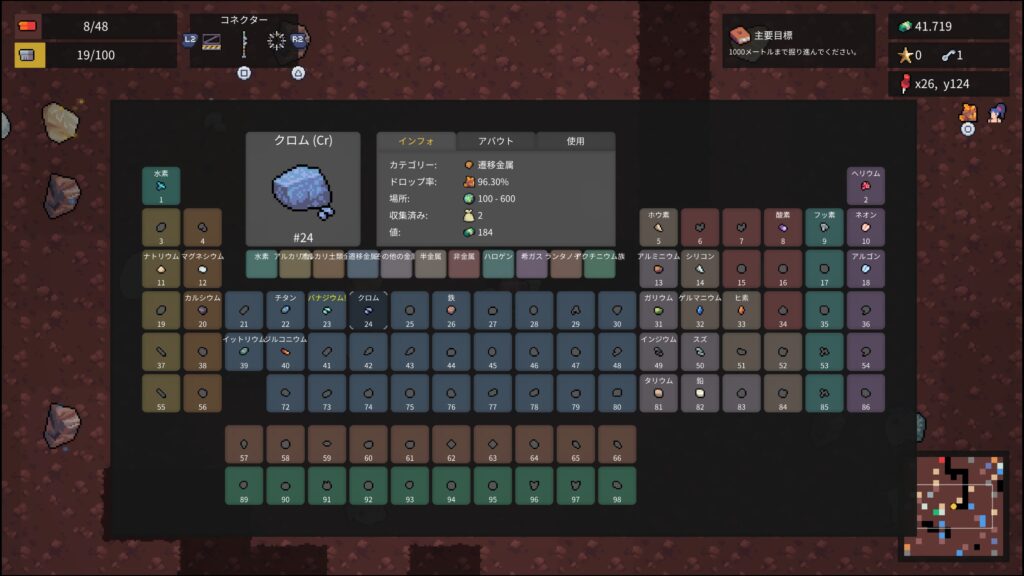This screenshot has width=1024, height=576.
Task: Select the バナジウム element tile
Action: (x=327, y=311)
